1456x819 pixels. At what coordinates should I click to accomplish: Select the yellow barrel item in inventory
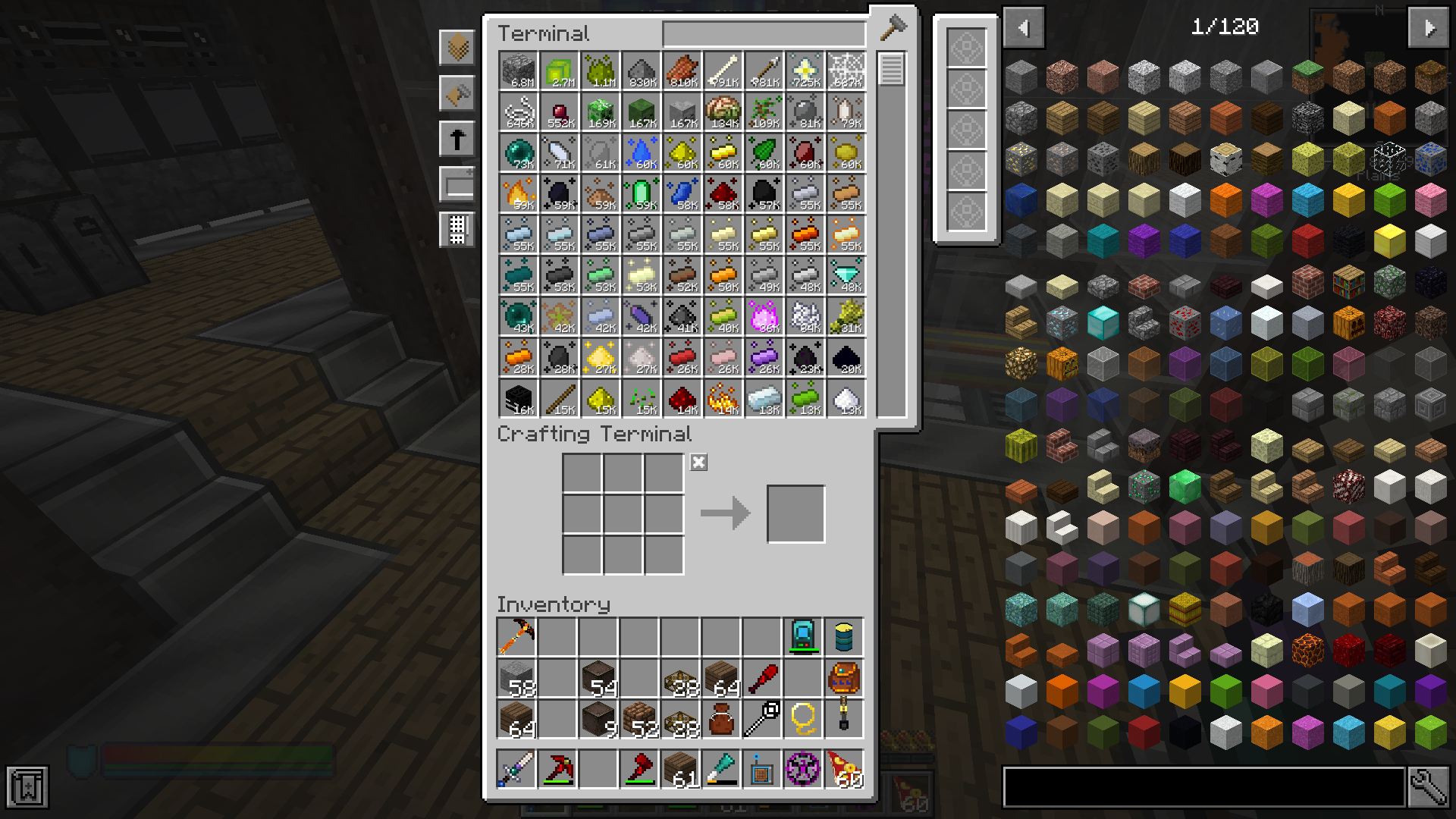[x=844, y=637]
